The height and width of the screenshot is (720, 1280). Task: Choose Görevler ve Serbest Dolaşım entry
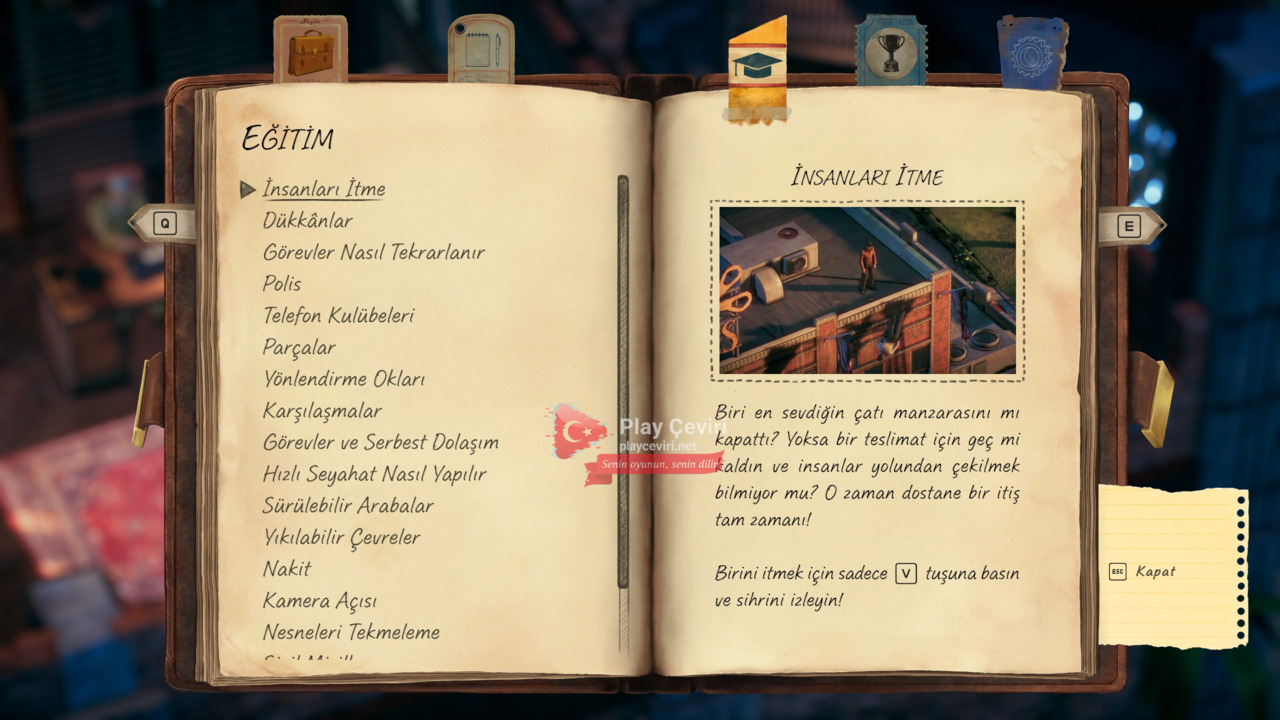tap(380, 442)
